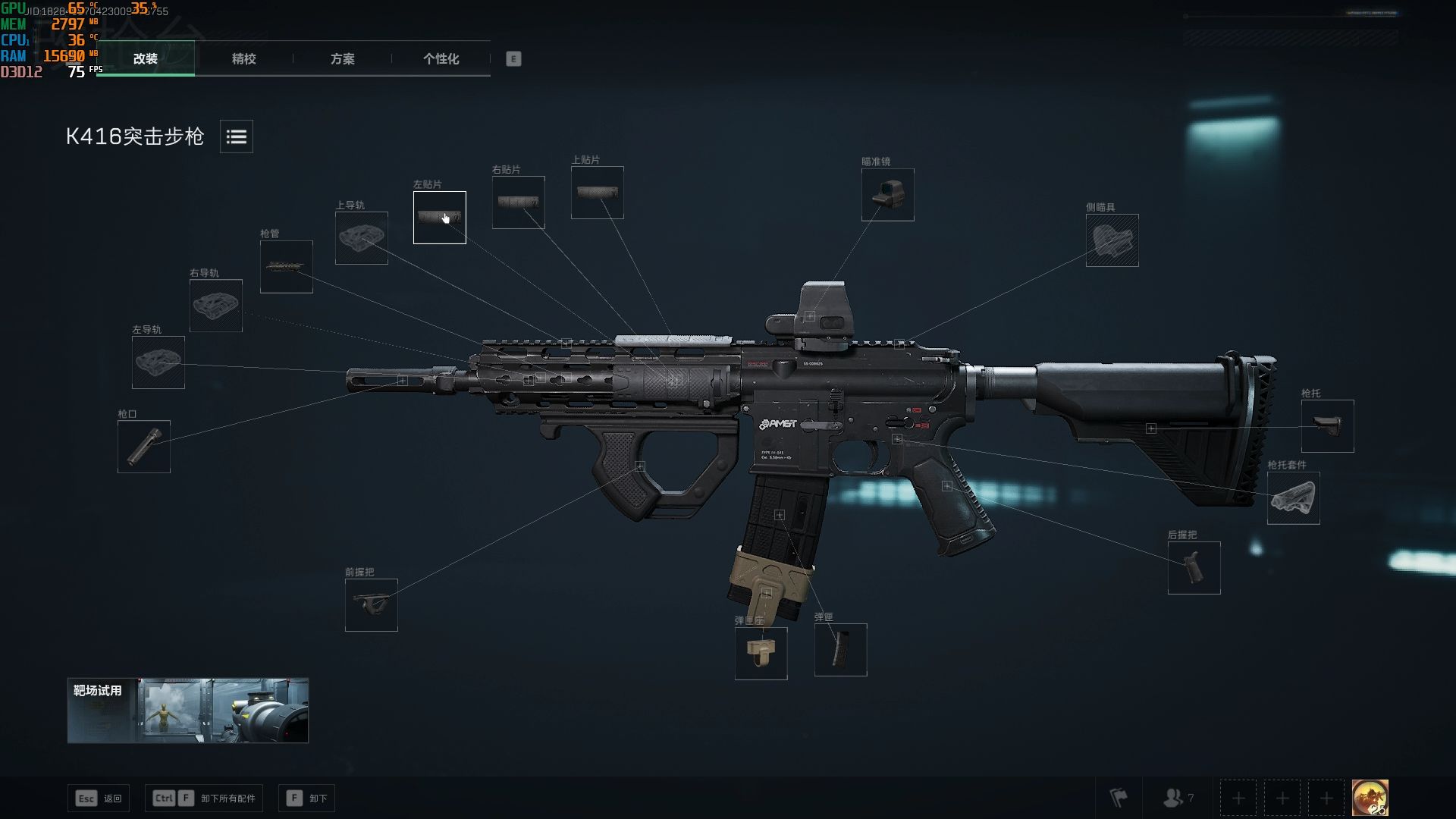The width and height of the screenshot is (1456, 819).
Task: Go to the 个性化 tab
Action: (x=441, y=58)
